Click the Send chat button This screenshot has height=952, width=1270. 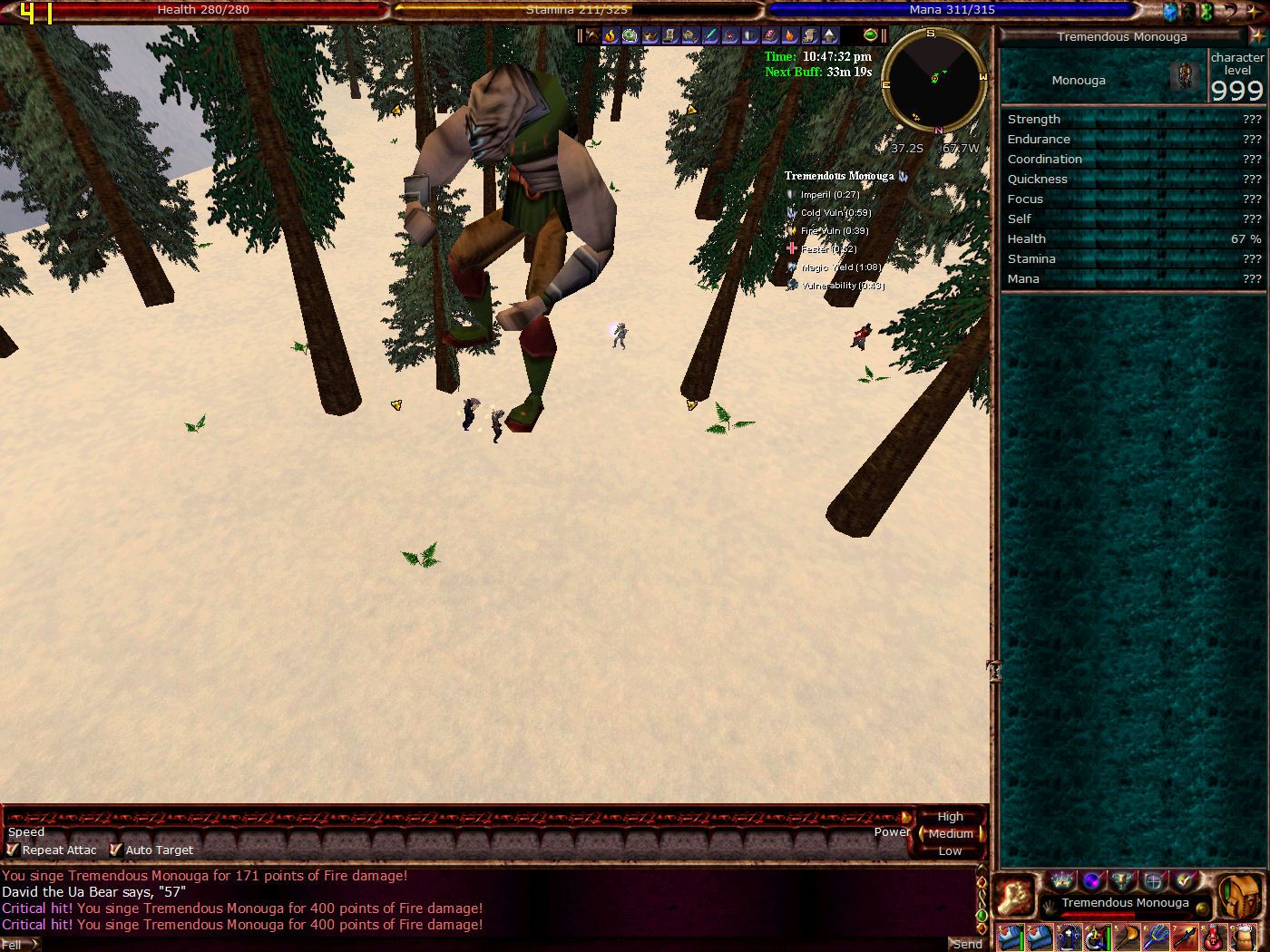point(966,944)
